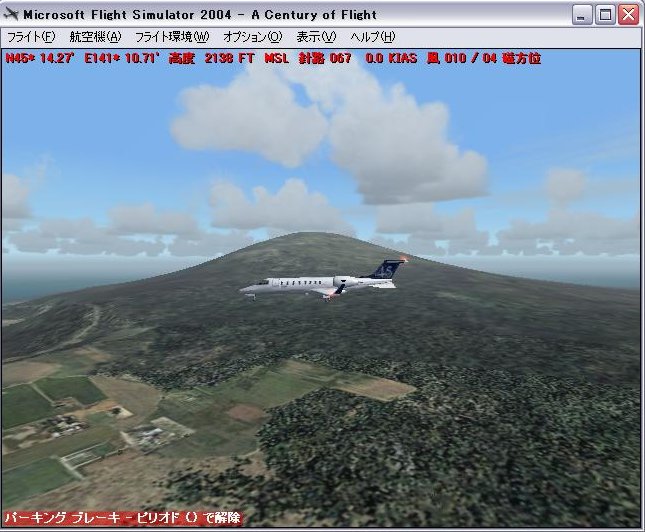Screen dimensions: 645x532
Task: Minimize the Flight Simulator window
Action: 584,14
